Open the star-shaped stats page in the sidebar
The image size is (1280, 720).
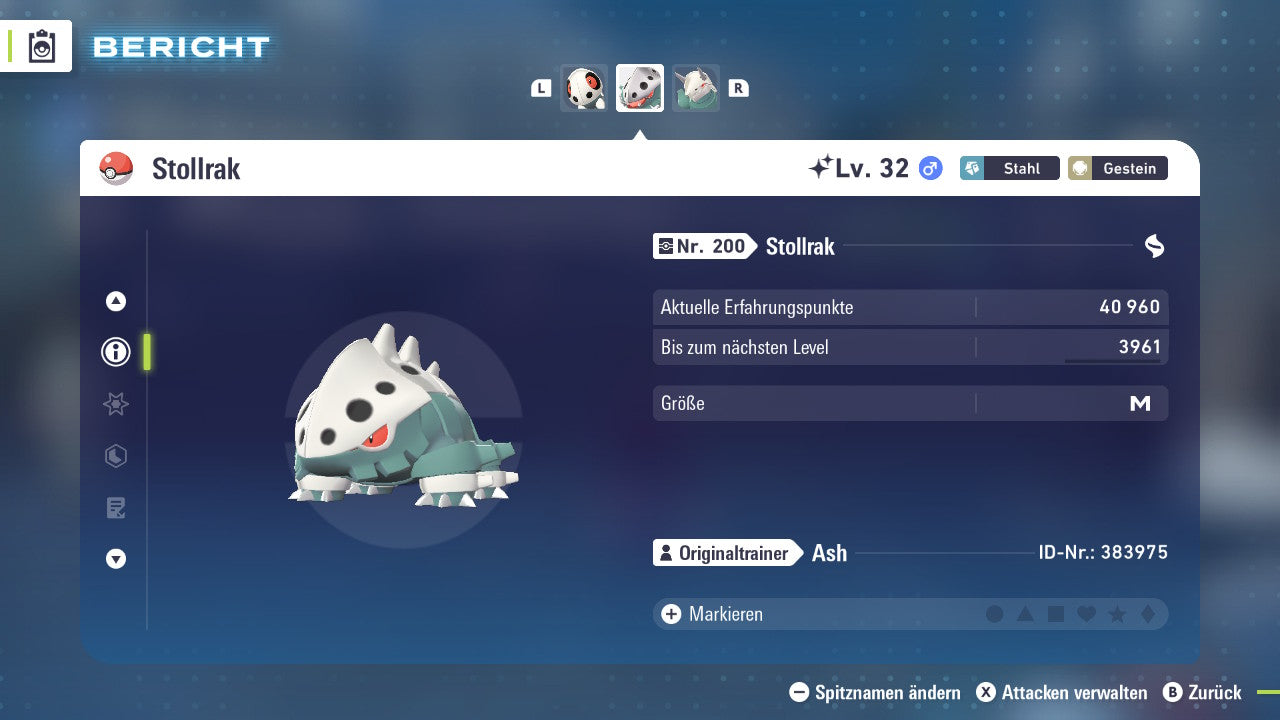115,404
